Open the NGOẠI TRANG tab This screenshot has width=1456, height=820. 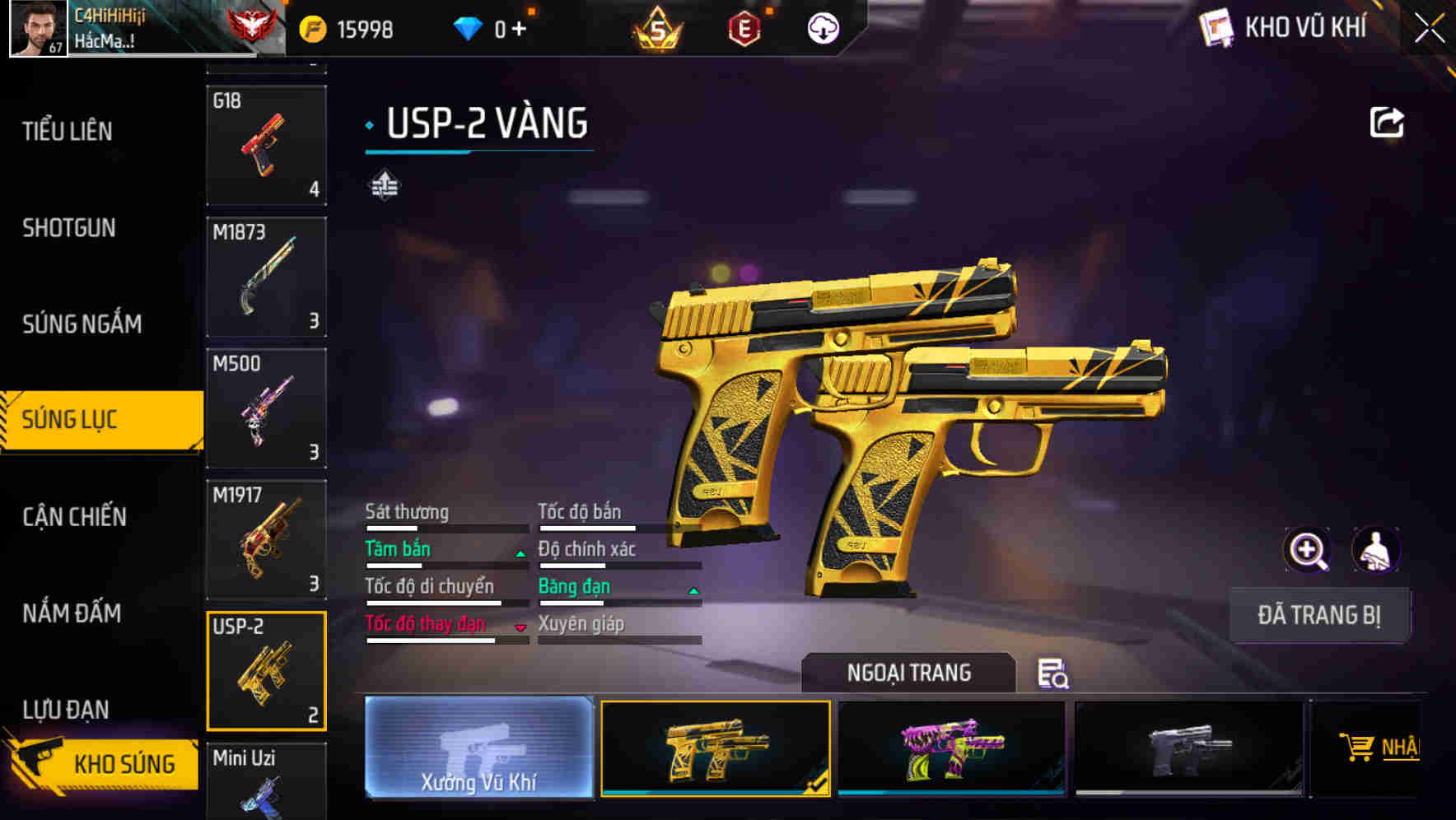pyautogui.click(x=908, y=672)
